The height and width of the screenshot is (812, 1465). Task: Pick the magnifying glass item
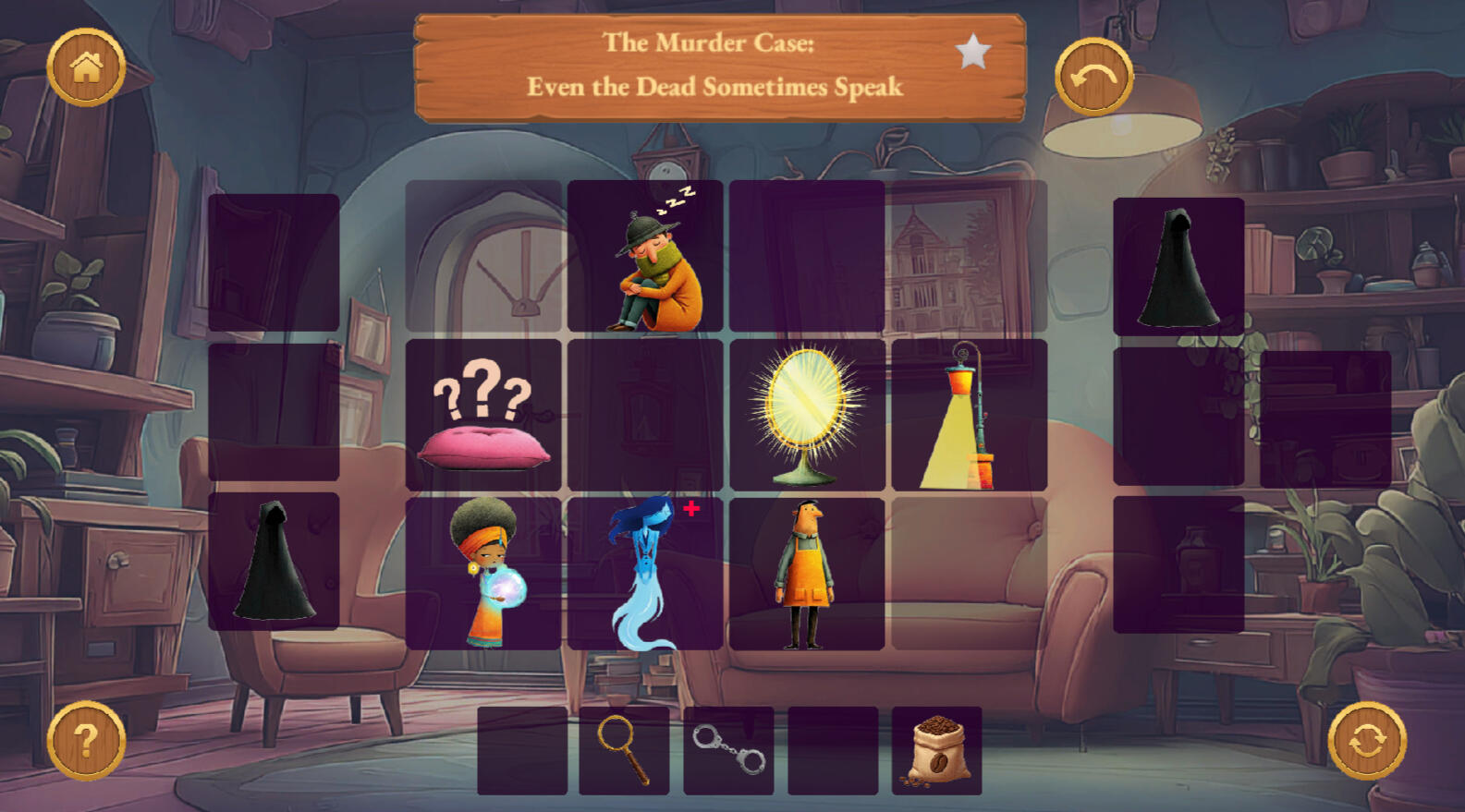coord(624,750)
